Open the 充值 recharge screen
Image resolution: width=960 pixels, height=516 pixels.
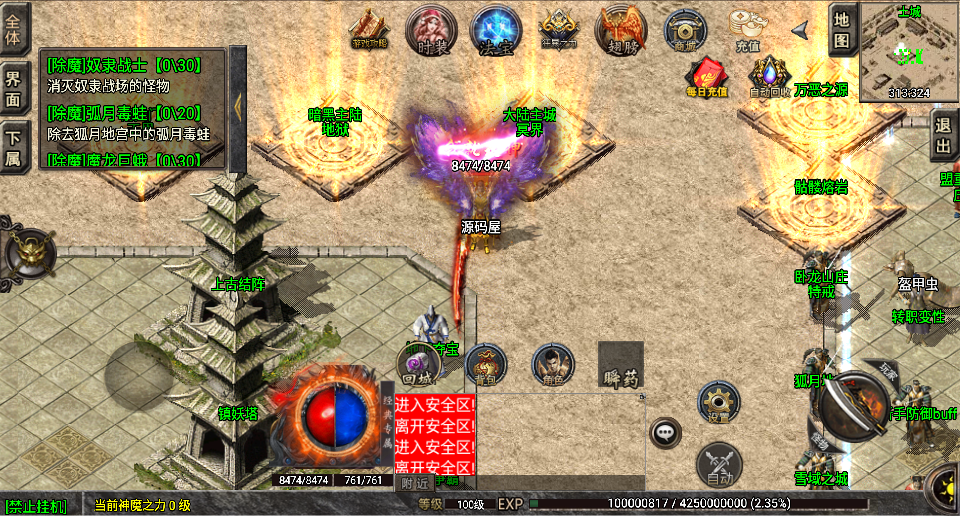[747, 29]
